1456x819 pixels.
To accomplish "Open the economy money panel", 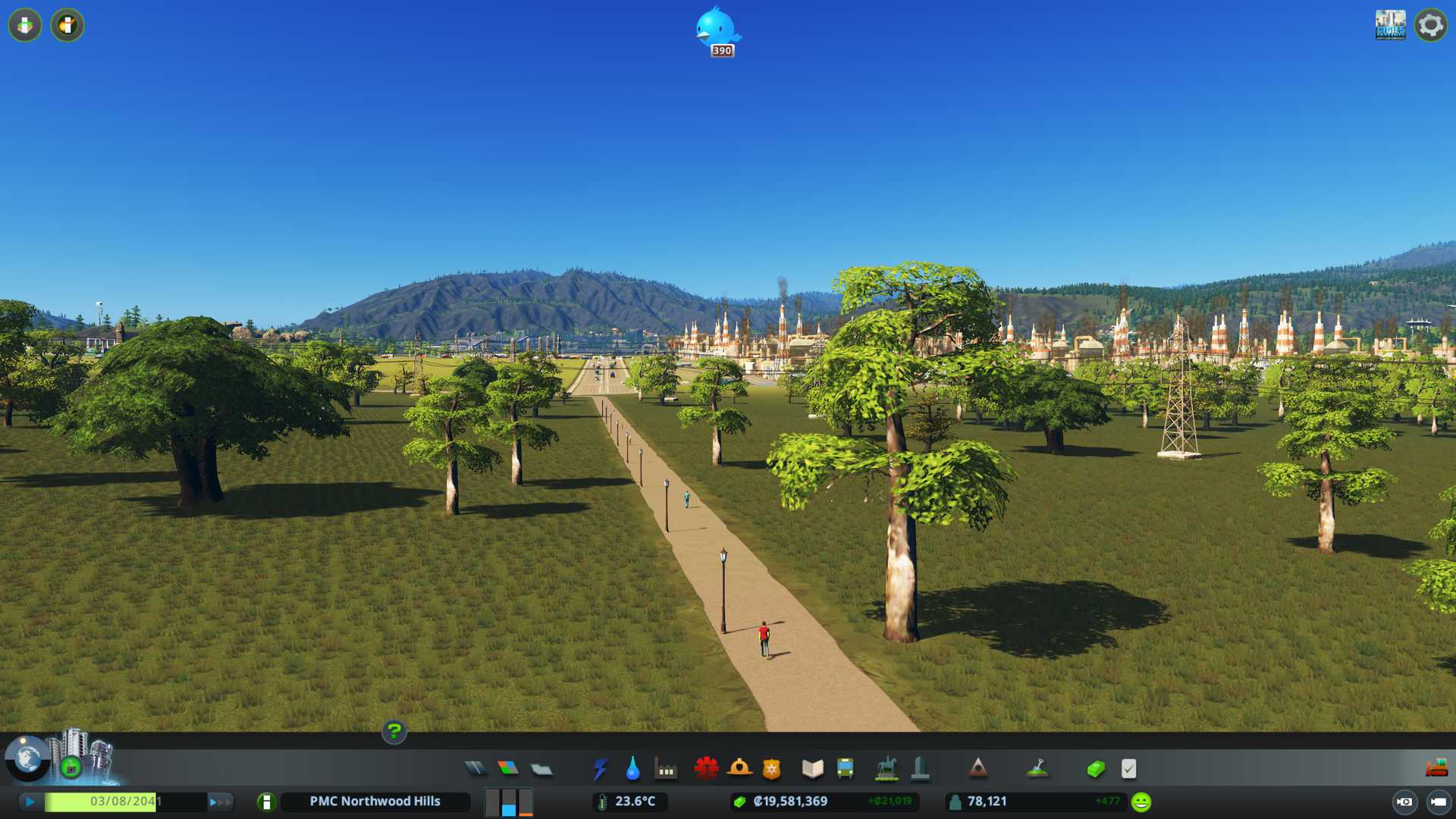I will coord(1096,769).
